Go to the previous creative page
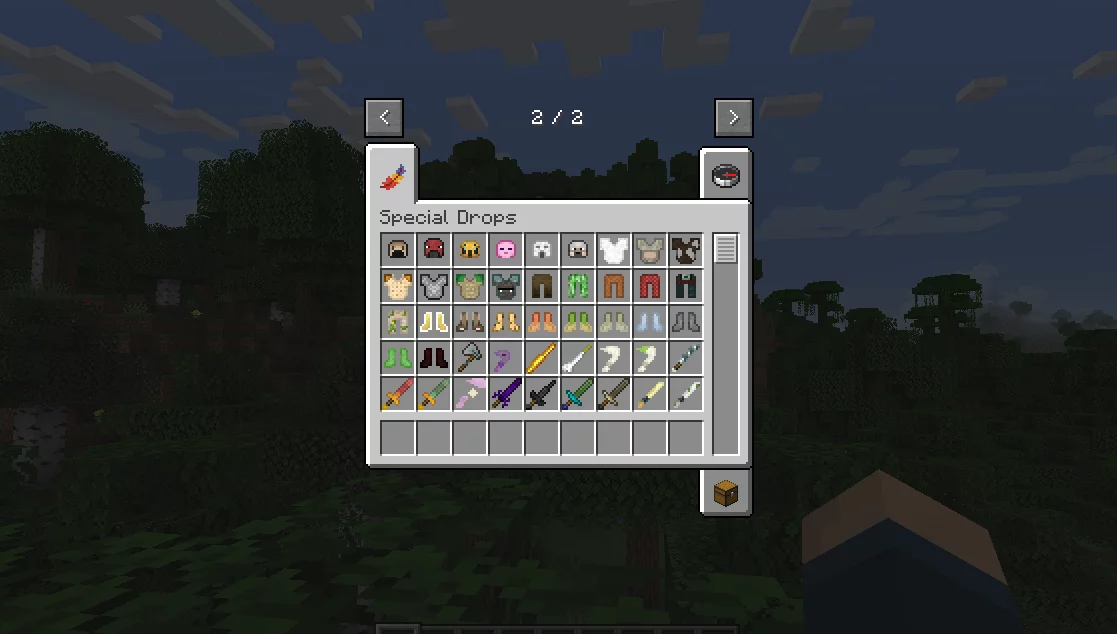Screen dimensions: 1117x634 pos(384,117)
